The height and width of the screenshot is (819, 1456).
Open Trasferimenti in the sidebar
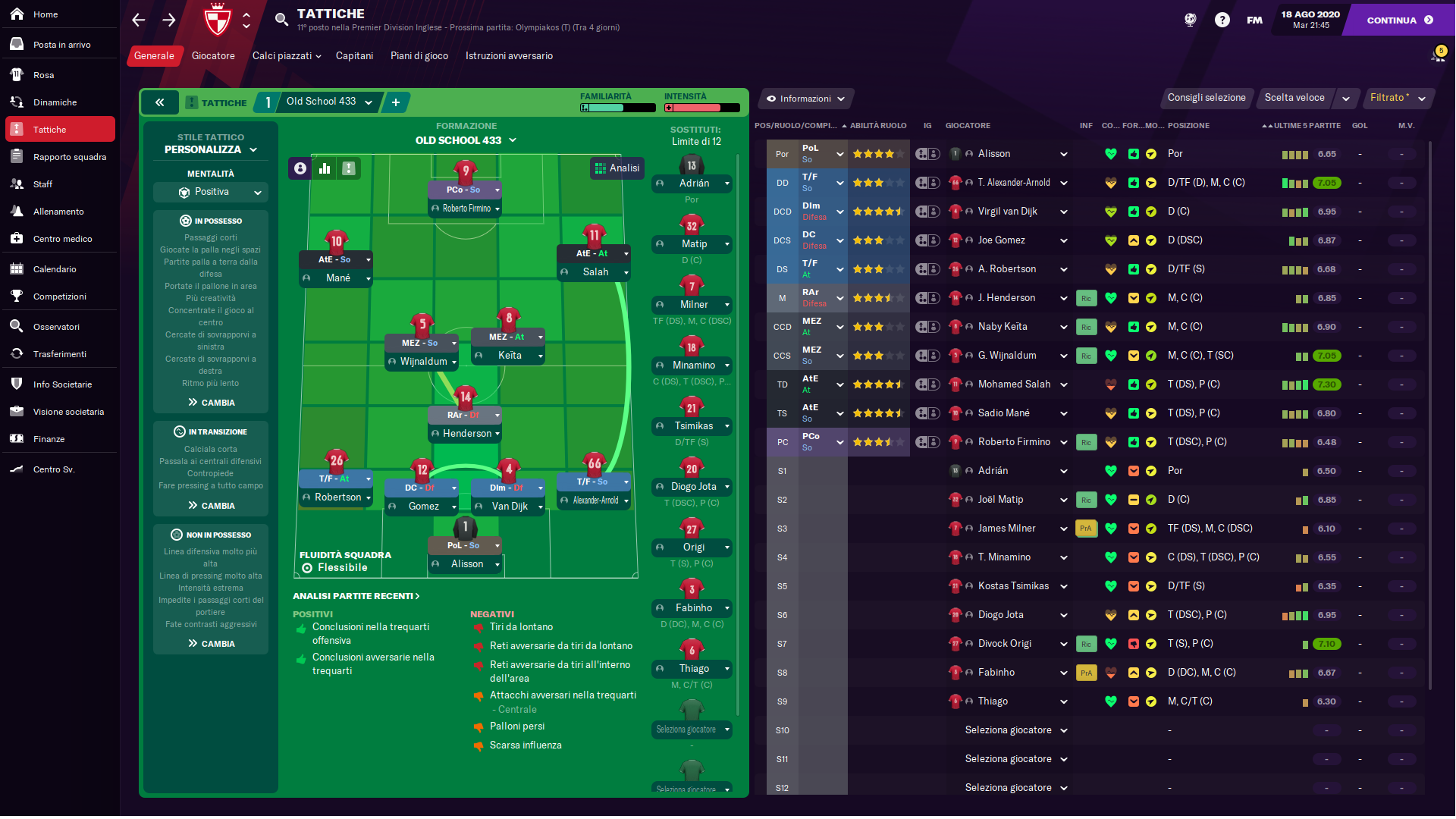pos(59,354)
